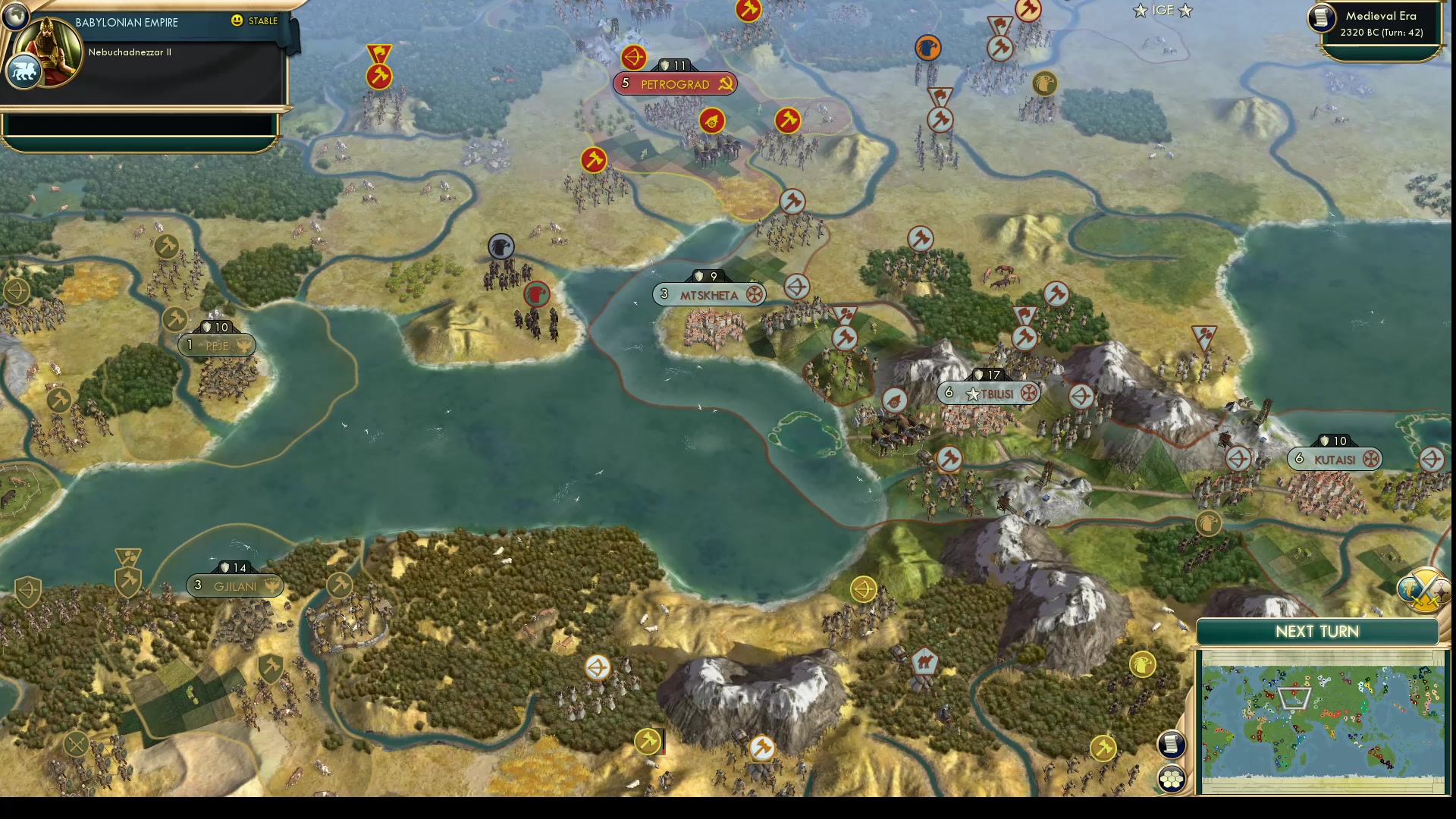
Task: Click the golden age star on Tbilisi's banner
Action: [x=973, y=394]
